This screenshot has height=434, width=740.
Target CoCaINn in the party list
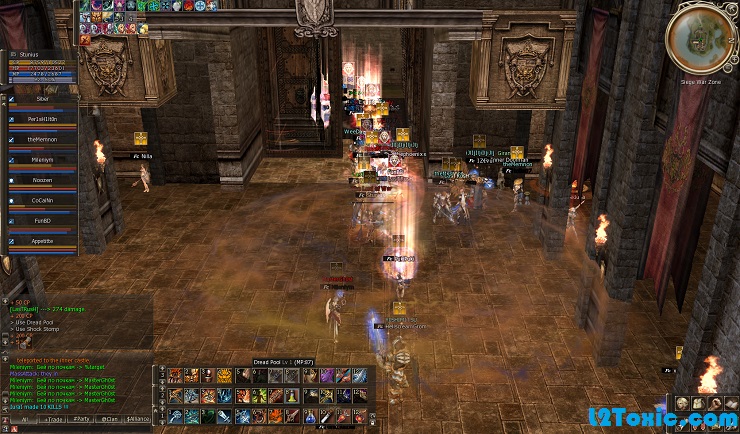(x=42, y=201)
